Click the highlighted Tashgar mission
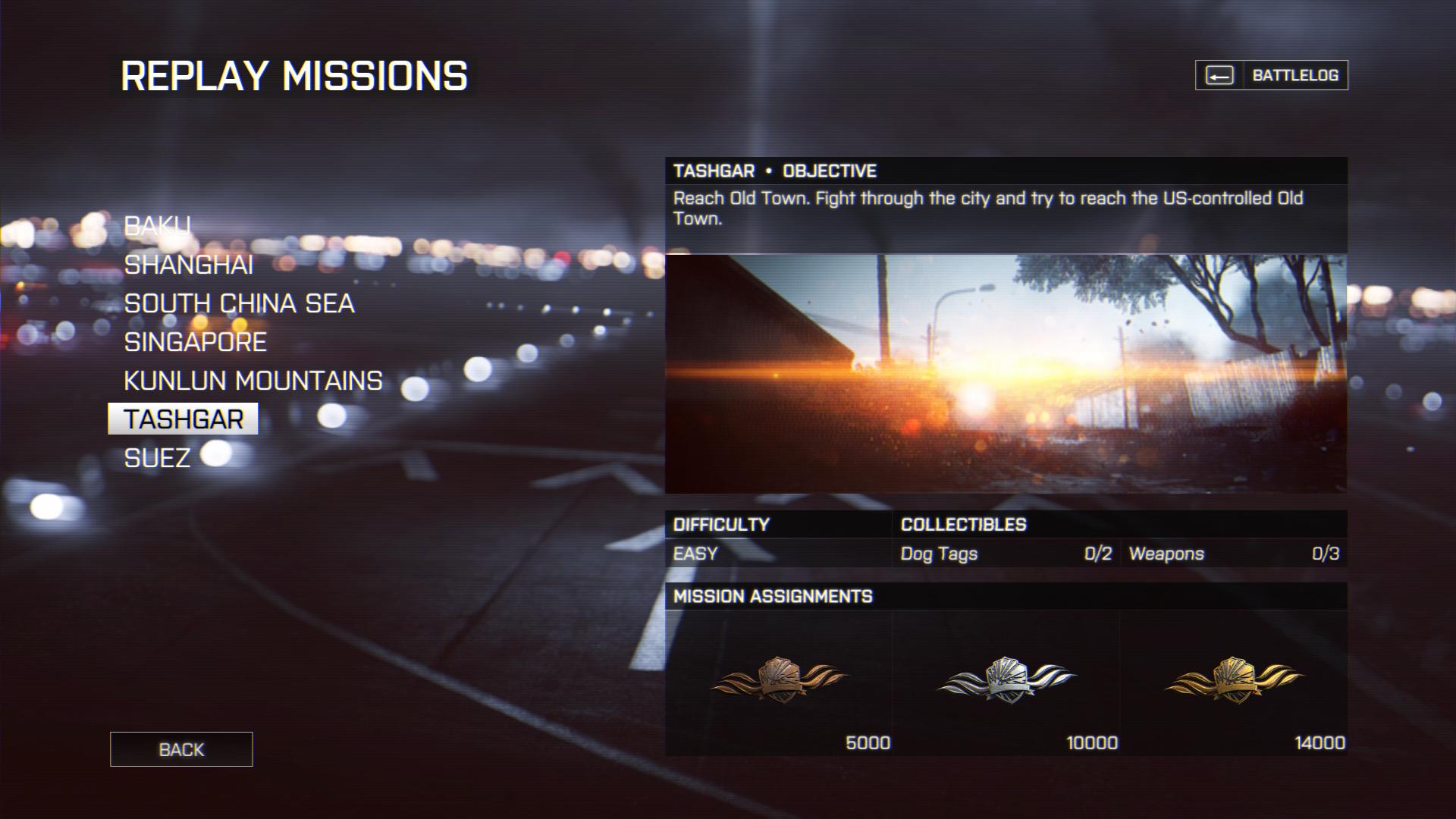Screen dimensions: 1456x819 [184, 419]
